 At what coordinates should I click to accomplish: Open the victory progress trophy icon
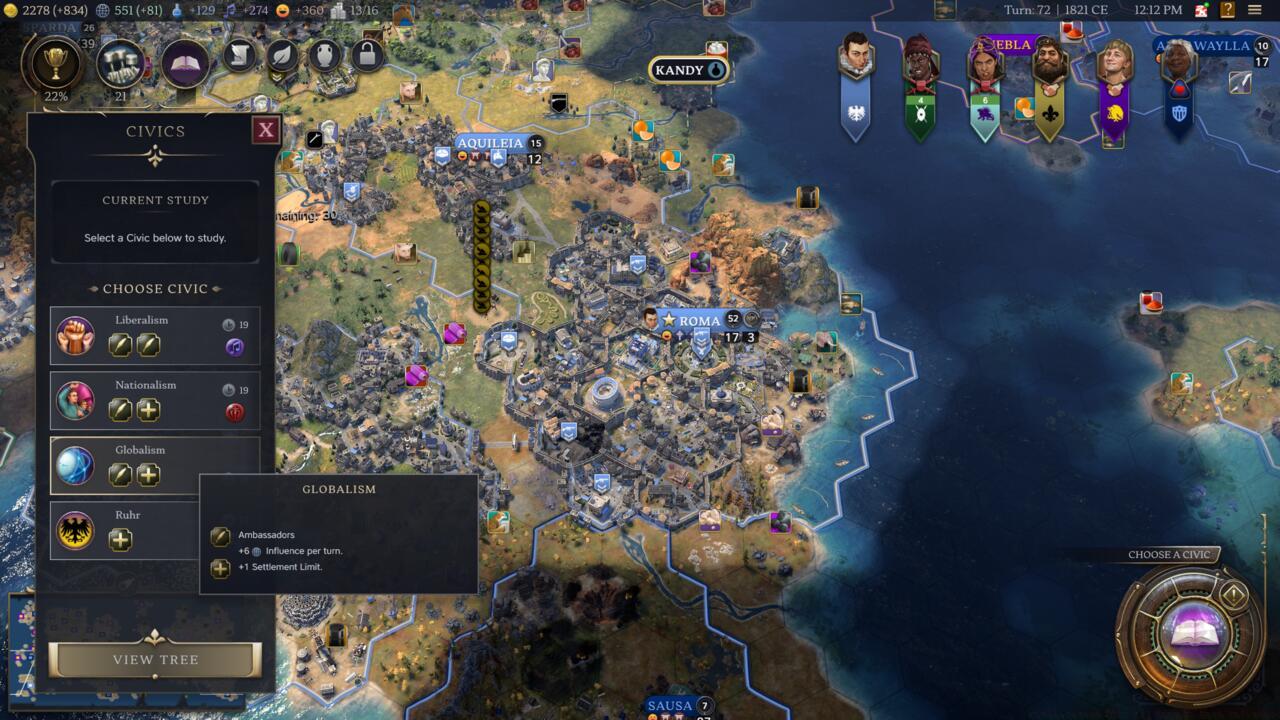pos(55,63)
